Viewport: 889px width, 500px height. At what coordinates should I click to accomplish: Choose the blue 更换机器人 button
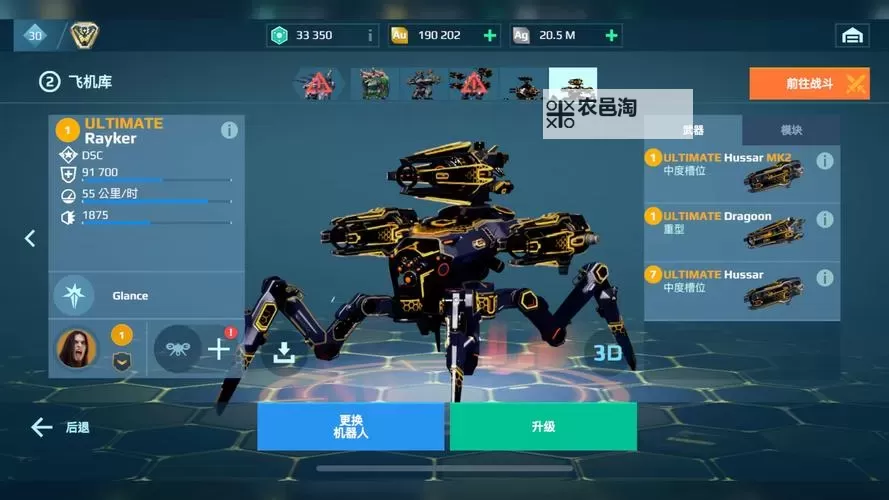point(350,427)
